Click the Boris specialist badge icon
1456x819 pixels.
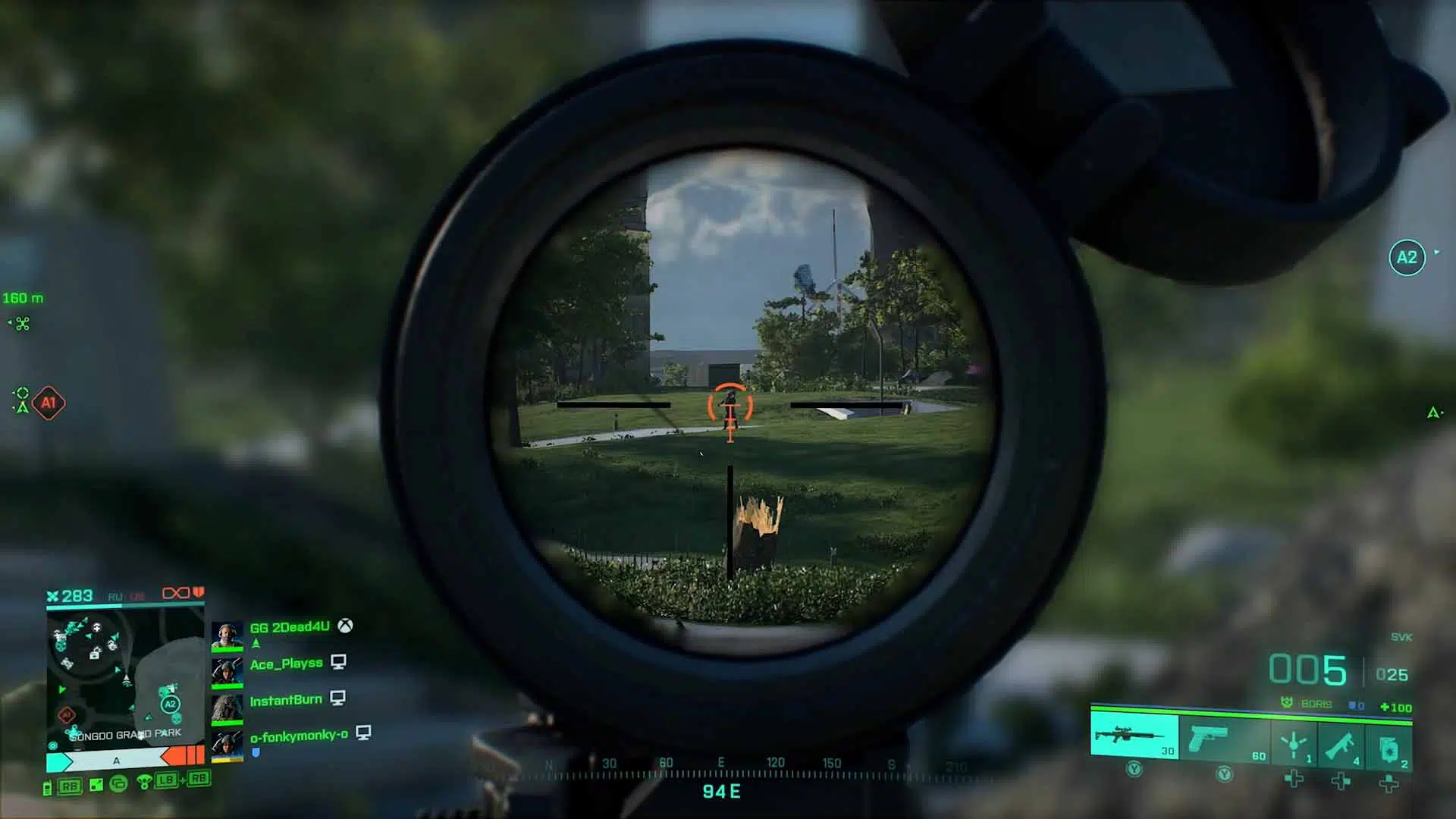pos(1287,704)
